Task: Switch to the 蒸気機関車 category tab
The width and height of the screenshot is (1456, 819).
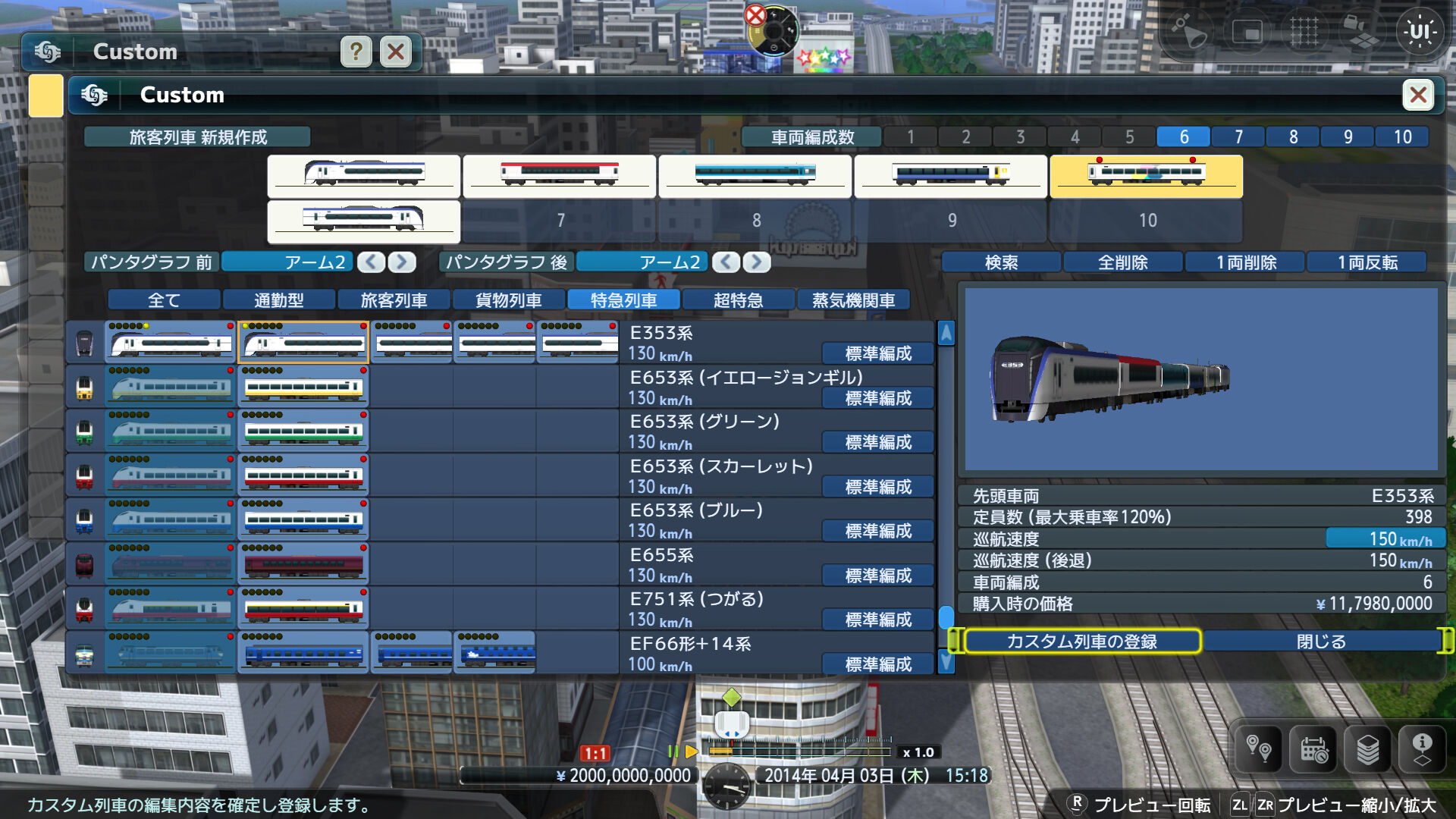Action: coord(853,299)
